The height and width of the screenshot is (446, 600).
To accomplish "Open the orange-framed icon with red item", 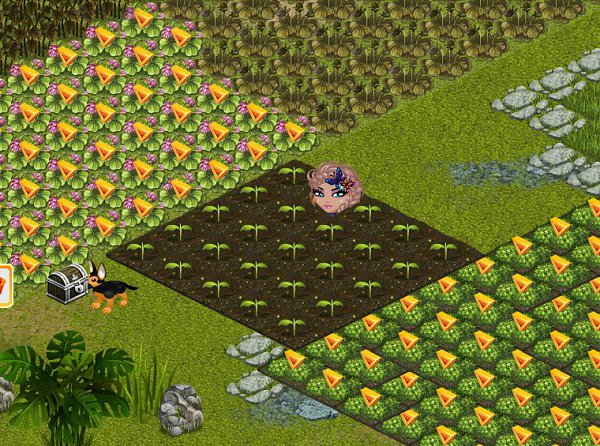I will coord(3,285).
